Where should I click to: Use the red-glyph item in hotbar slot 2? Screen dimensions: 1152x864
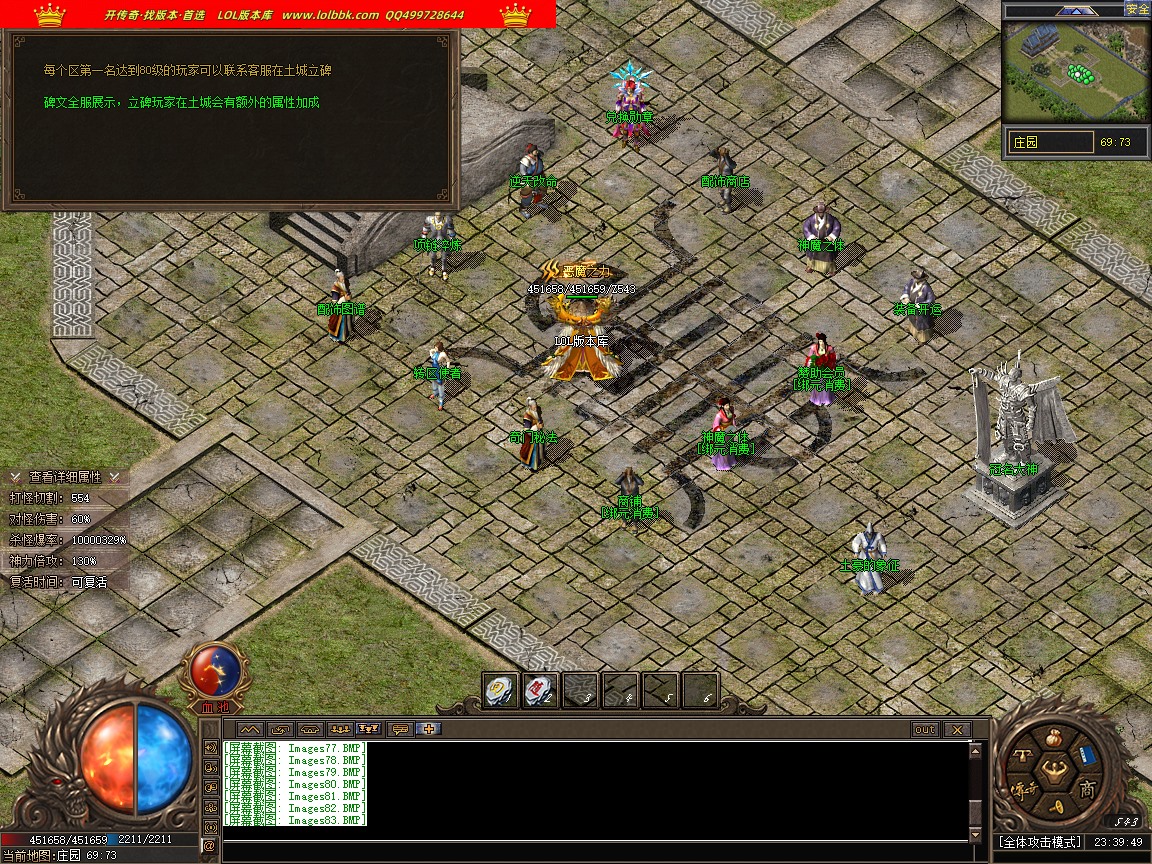click(540, 690)
